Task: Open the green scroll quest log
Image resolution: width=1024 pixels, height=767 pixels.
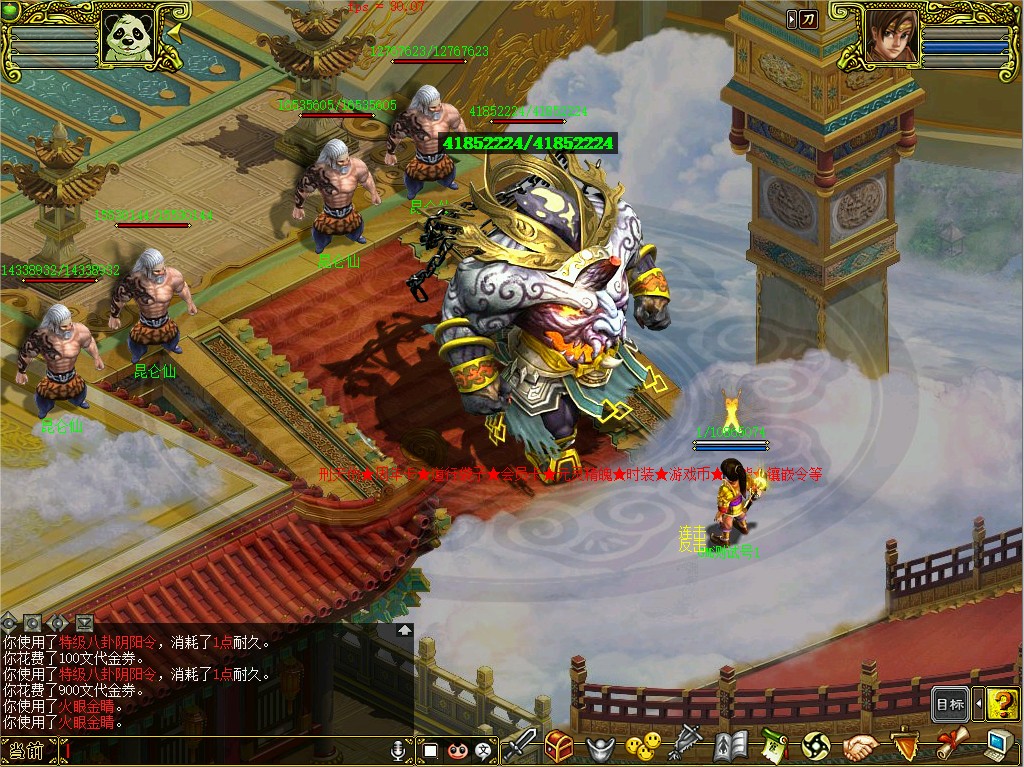Action: point(773,746)
